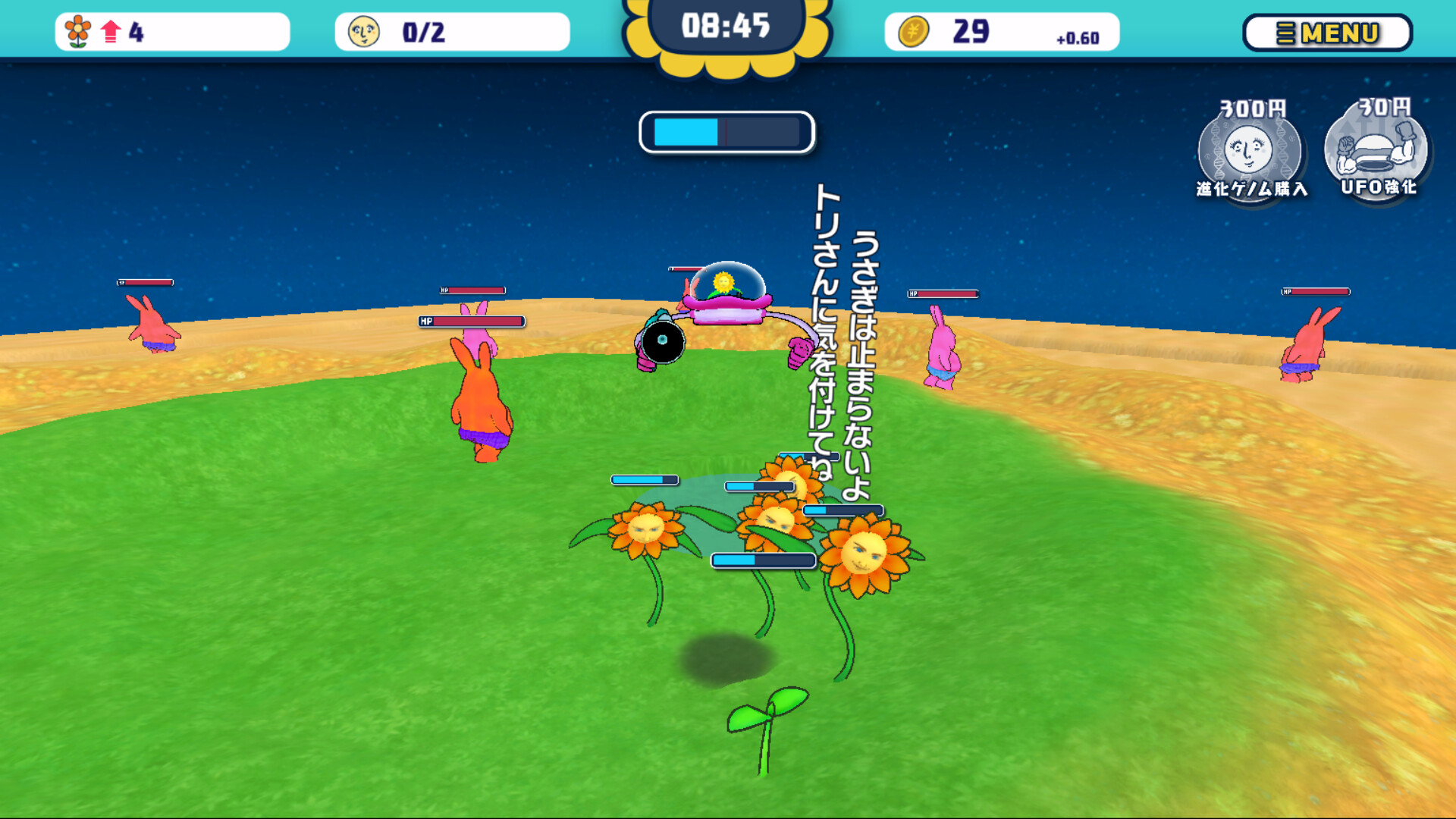
Task: Open the MENU from the top-right bar
Action: [1328, 33]
